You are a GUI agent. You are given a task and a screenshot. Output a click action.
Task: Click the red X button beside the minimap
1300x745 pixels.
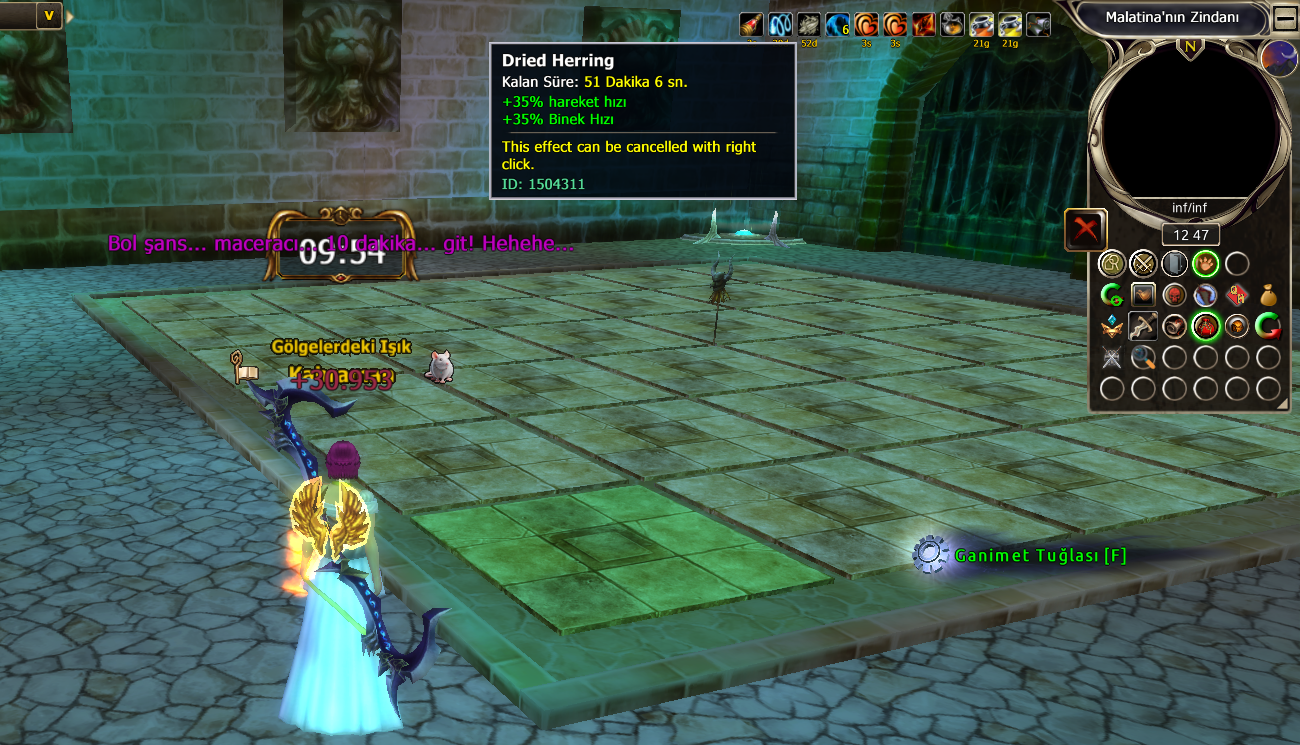pyautogui.click(x=1085, y=230)
